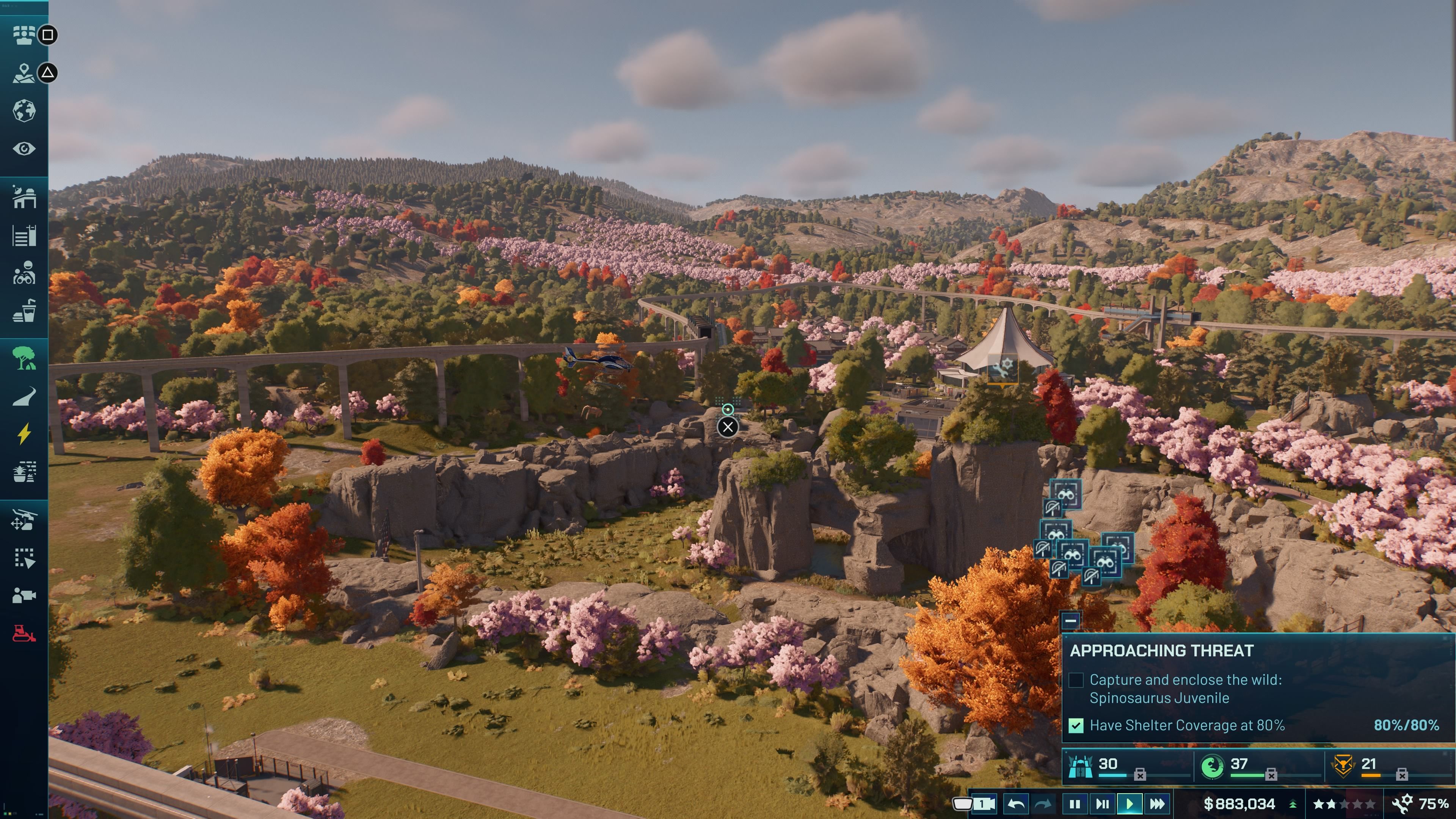The height and width of the screenshot is (819, 1456).
Task: Open the scenery decorations menu
Action: pyautogui.click(x=24, y=472)
